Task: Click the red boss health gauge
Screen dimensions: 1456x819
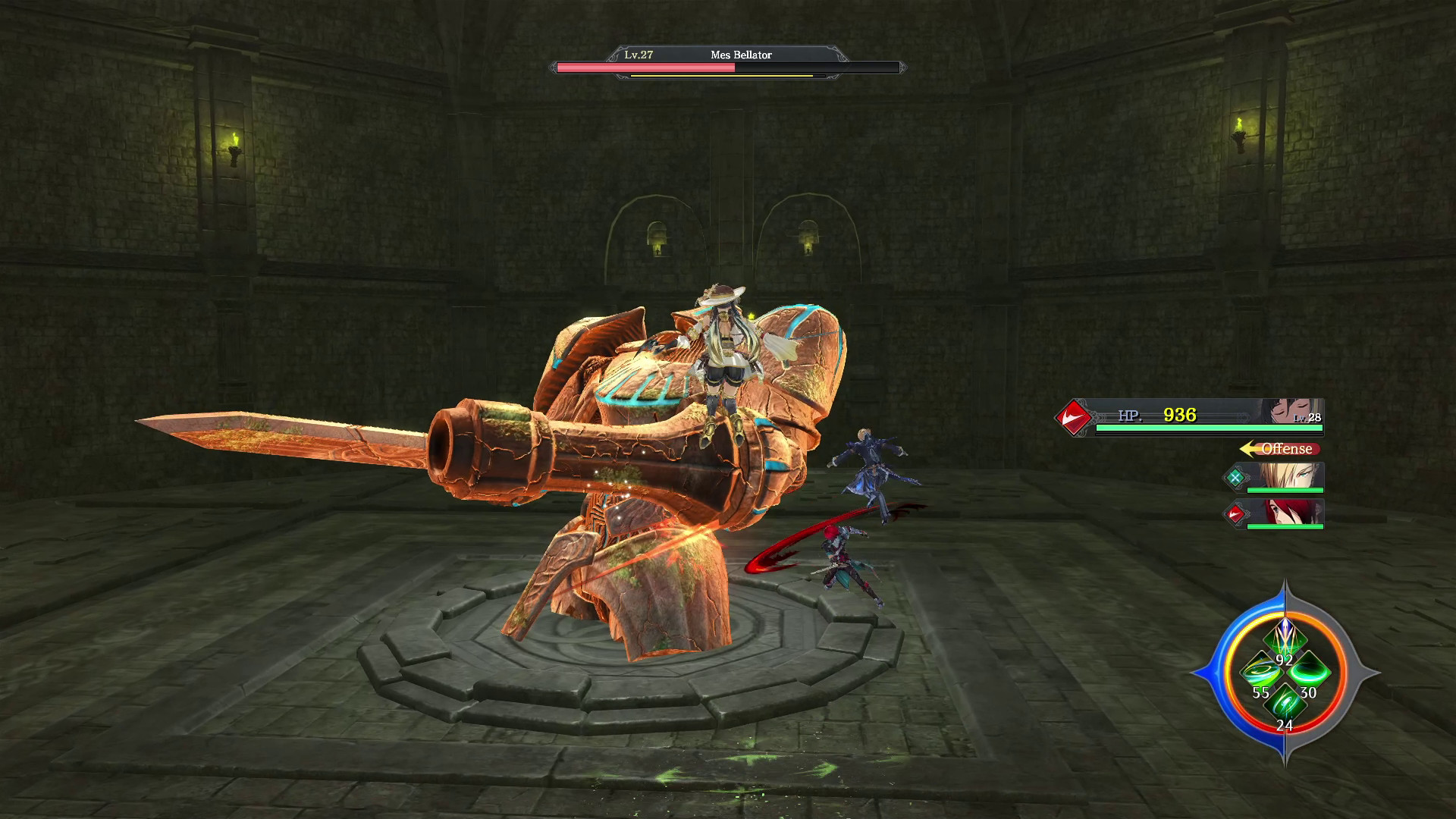Action: pyautogui.click(x=646, y=67)
